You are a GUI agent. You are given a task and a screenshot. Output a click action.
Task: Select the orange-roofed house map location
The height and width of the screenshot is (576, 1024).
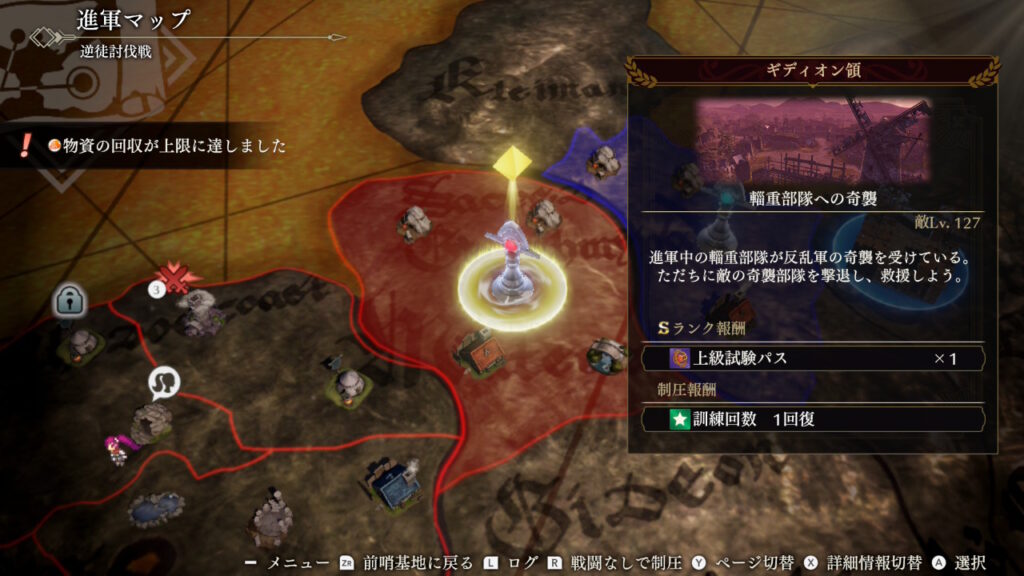coord(475,351)
